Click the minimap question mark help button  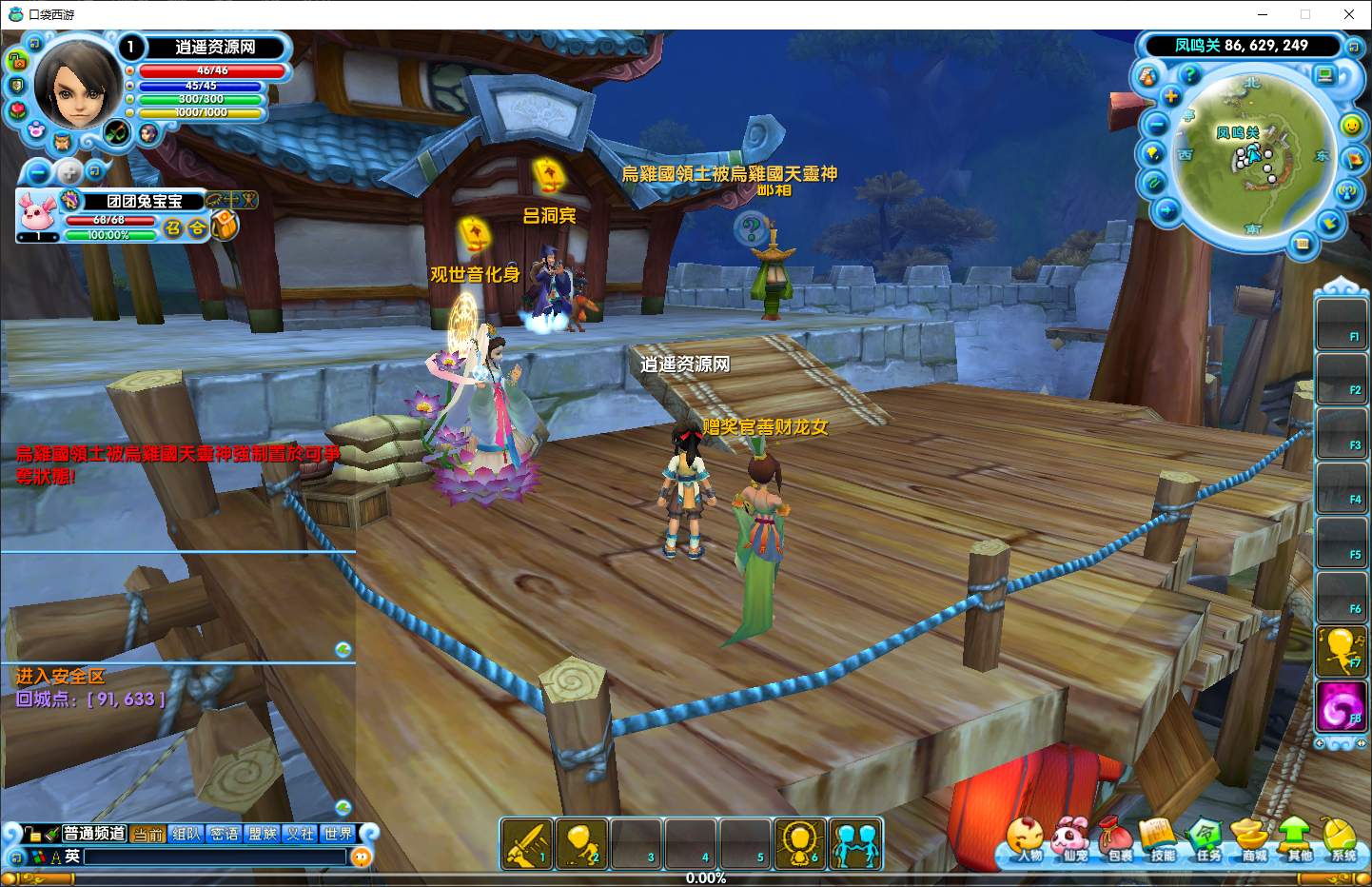click(x=1189, y=74)
